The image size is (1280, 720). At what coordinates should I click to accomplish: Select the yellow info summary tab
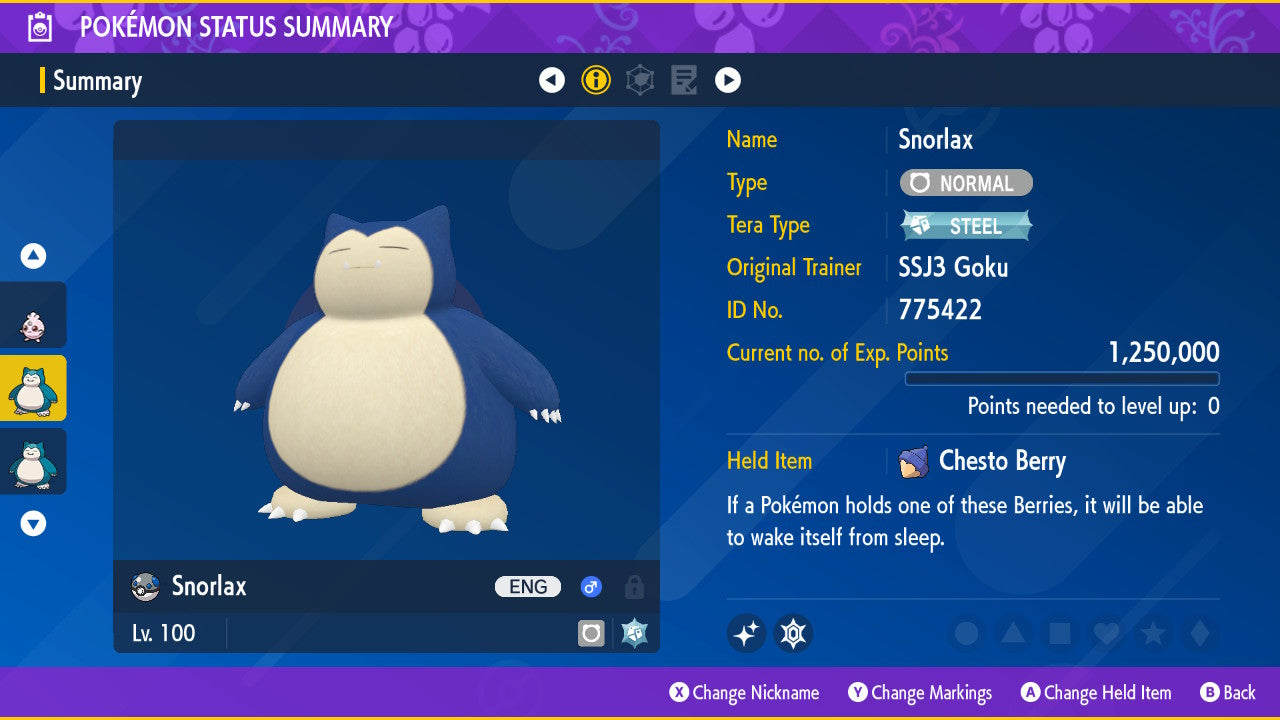tap(596, 80)
